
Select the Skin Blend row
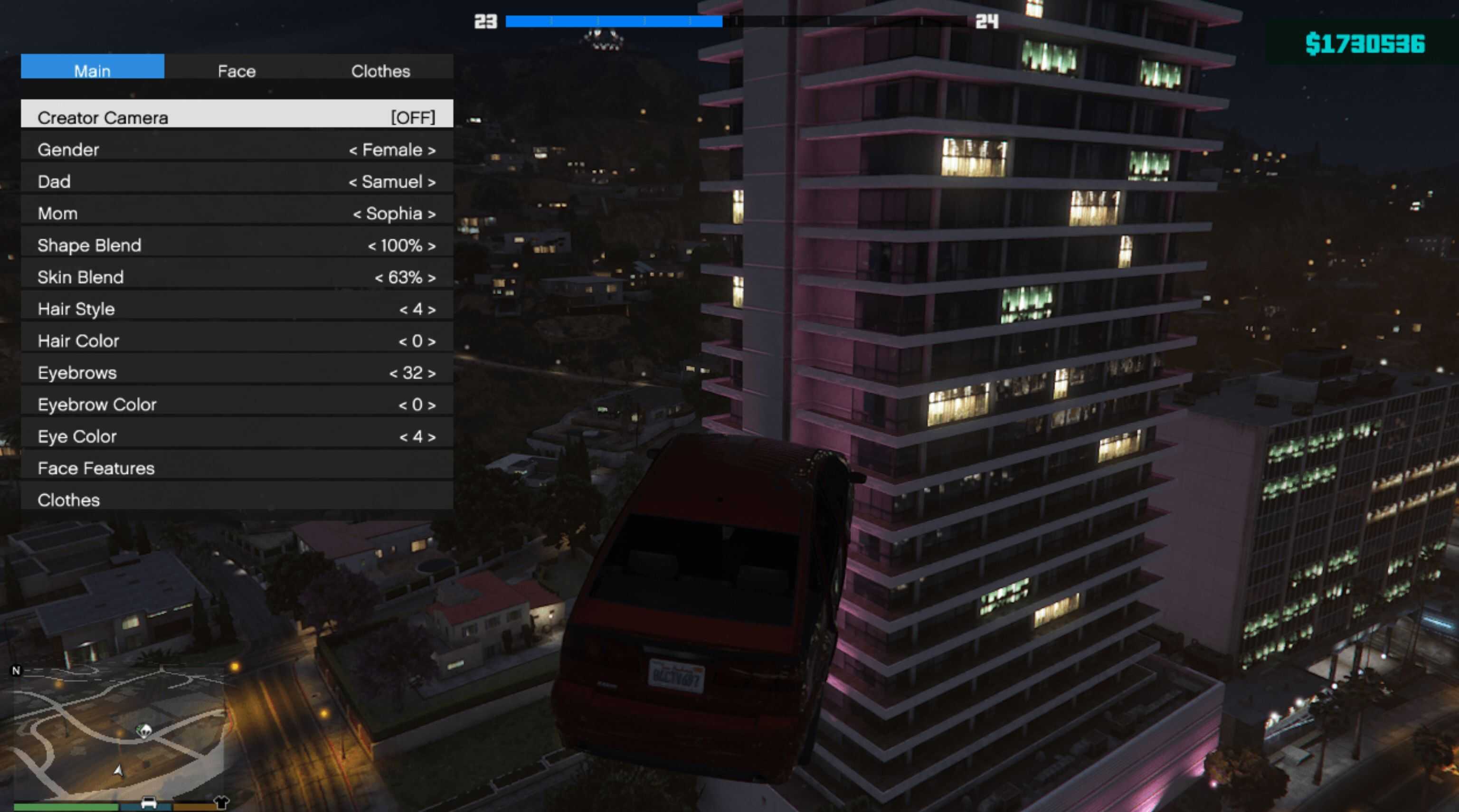tap(237, 277)
